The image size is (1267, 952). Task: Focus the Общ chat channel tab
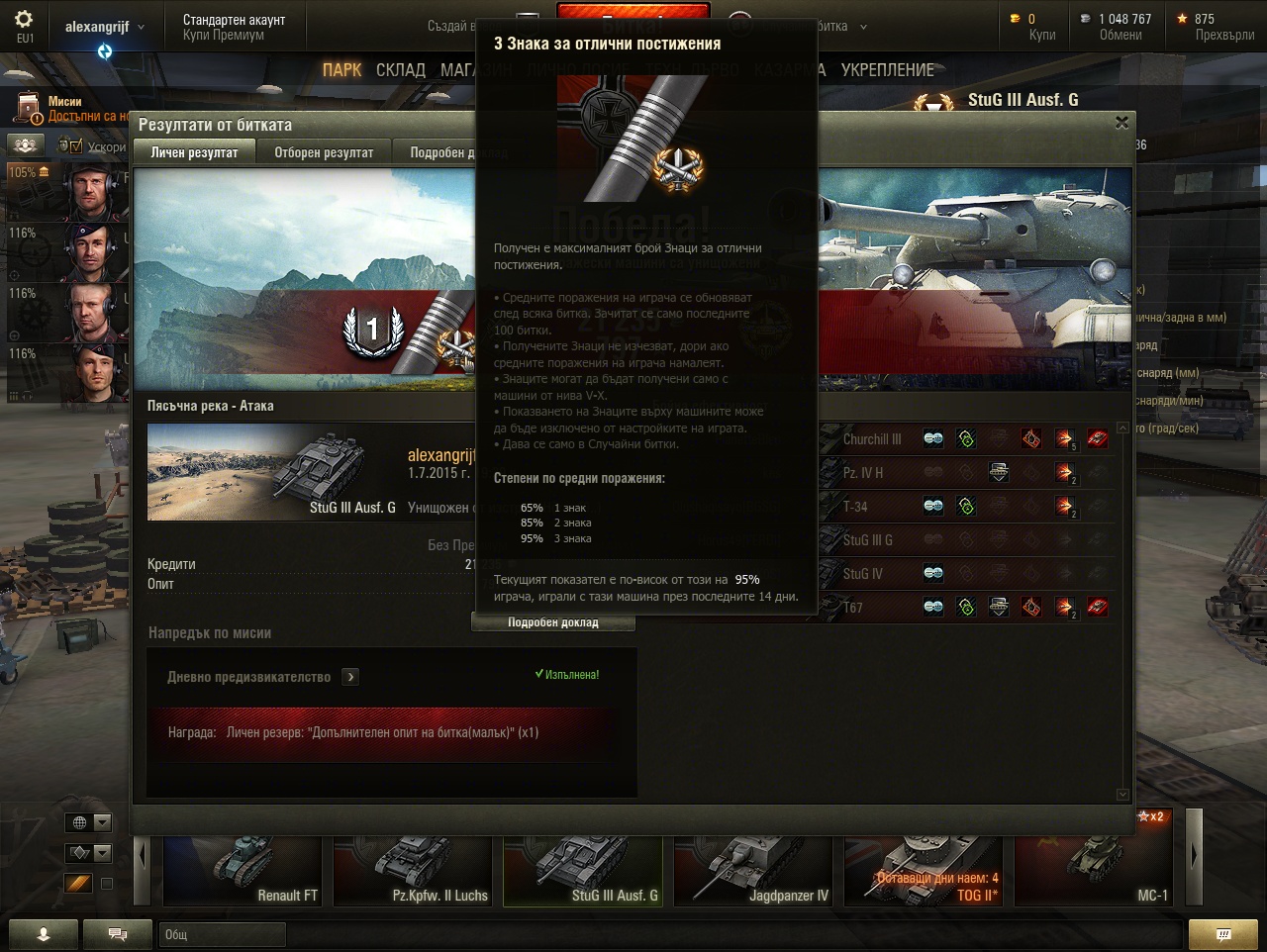tap(222, 934)
